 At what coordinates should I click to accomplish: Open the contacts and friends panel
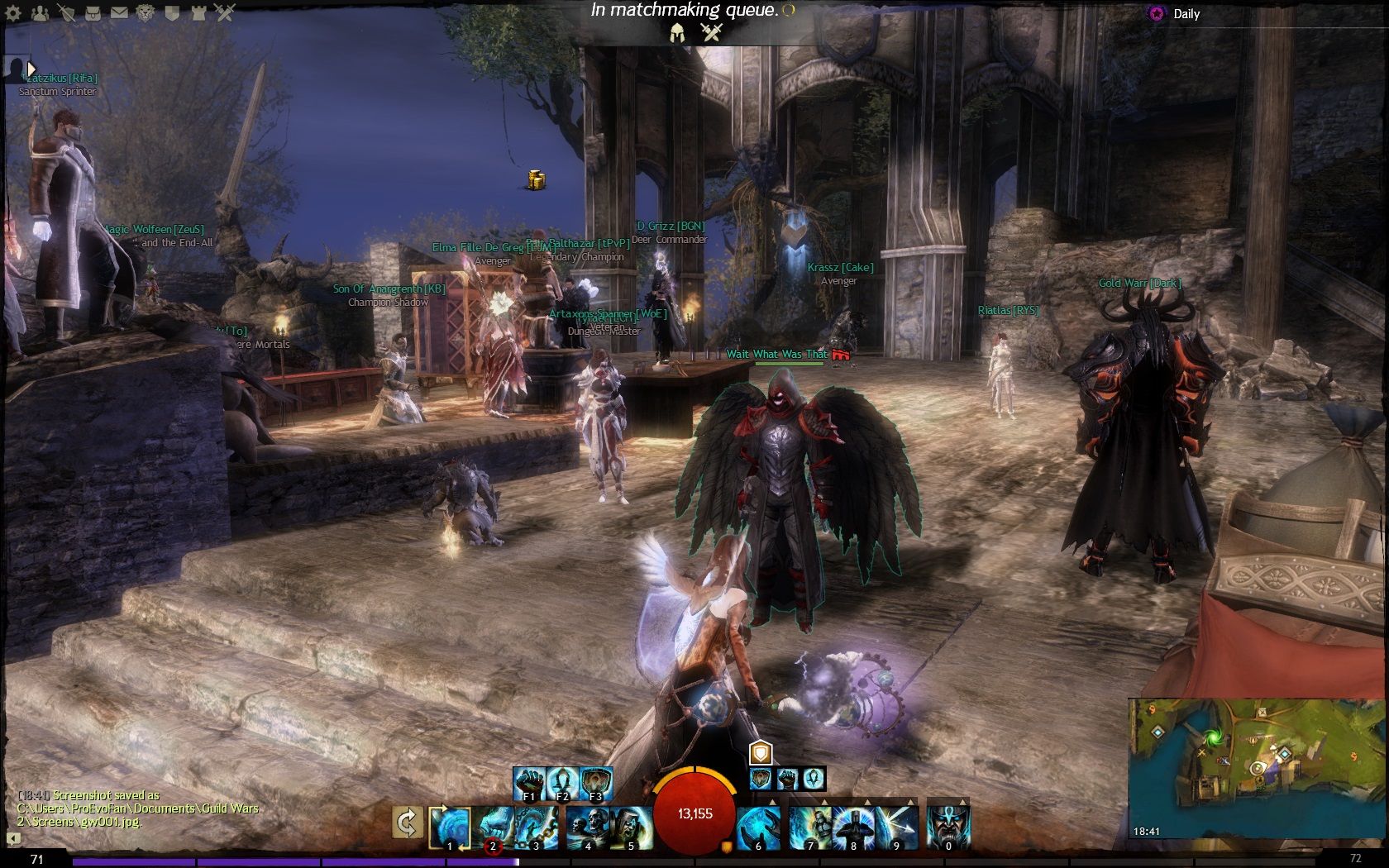click(x=40, y=13)
